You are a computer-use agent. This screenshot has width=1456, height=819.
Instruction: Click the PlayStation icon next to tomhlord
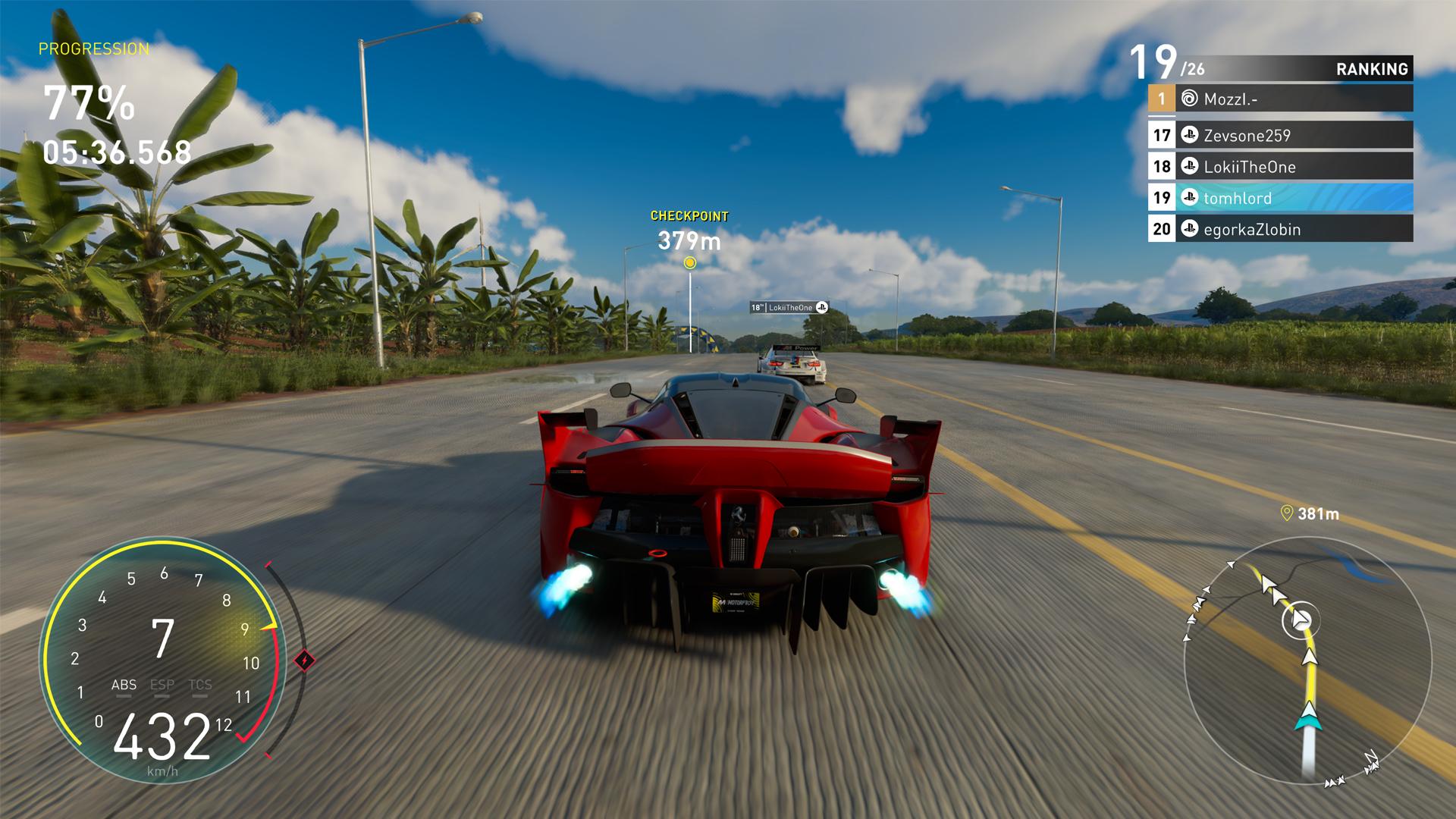(x=1189, y=198)
